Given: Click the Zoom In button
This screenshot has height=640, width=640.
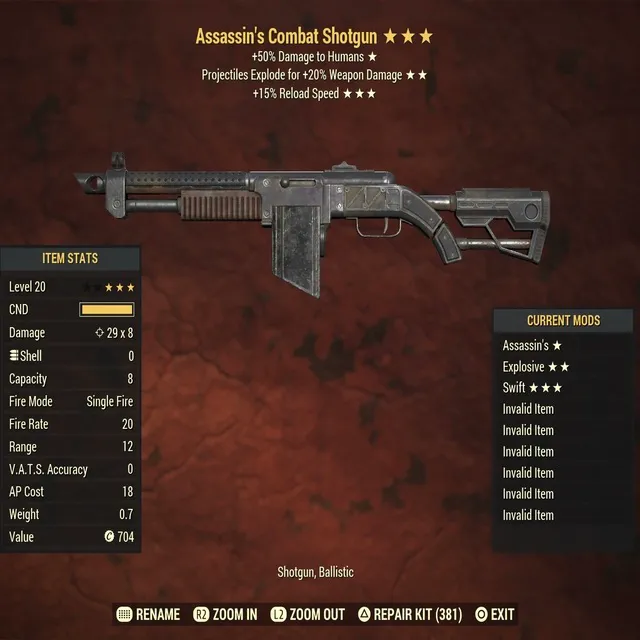Looking at the screenshot, I should coord(224,614).
